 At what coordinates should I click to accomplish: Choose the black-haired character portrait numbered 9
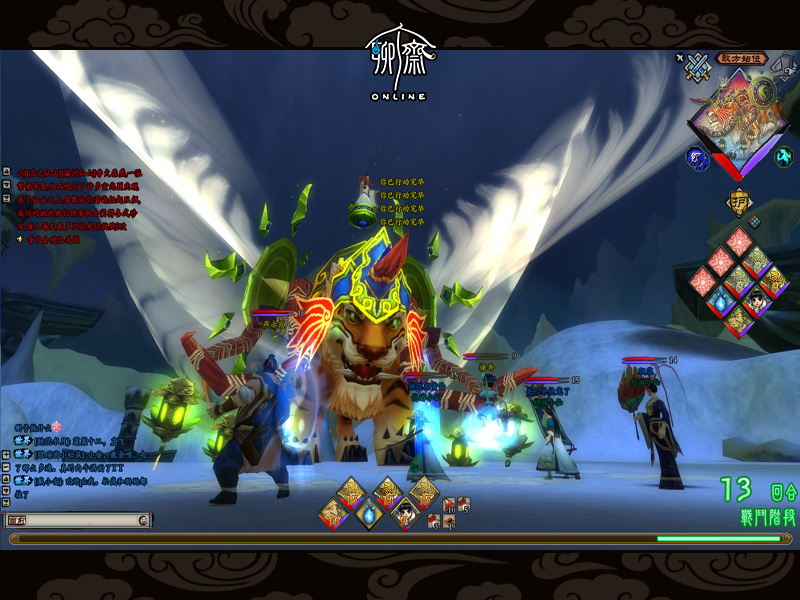point(404,514)
